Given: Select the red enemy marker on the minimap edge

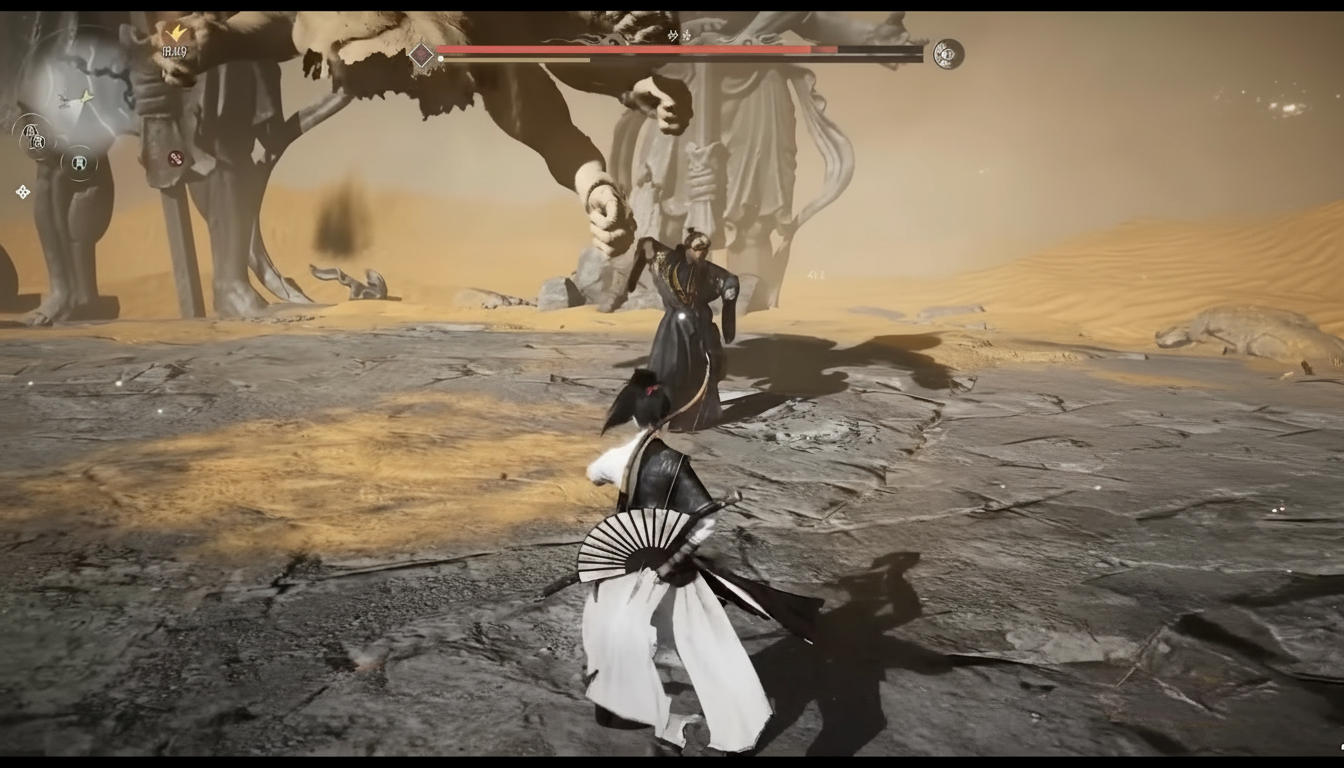Looking at the screenshot, I should (175, 157).
